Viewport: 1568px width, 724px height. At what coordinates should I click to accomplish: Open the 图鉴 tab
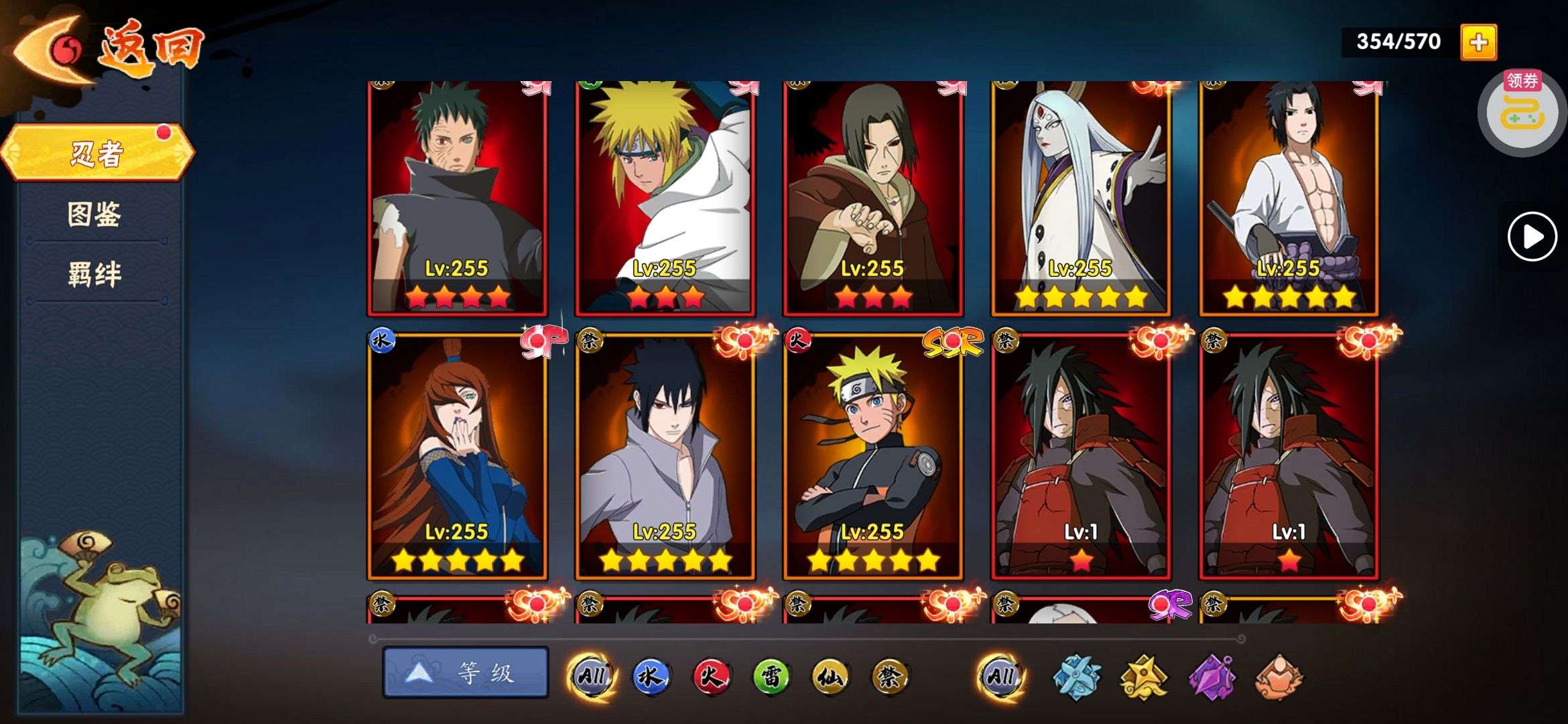(x=94, y=214)
